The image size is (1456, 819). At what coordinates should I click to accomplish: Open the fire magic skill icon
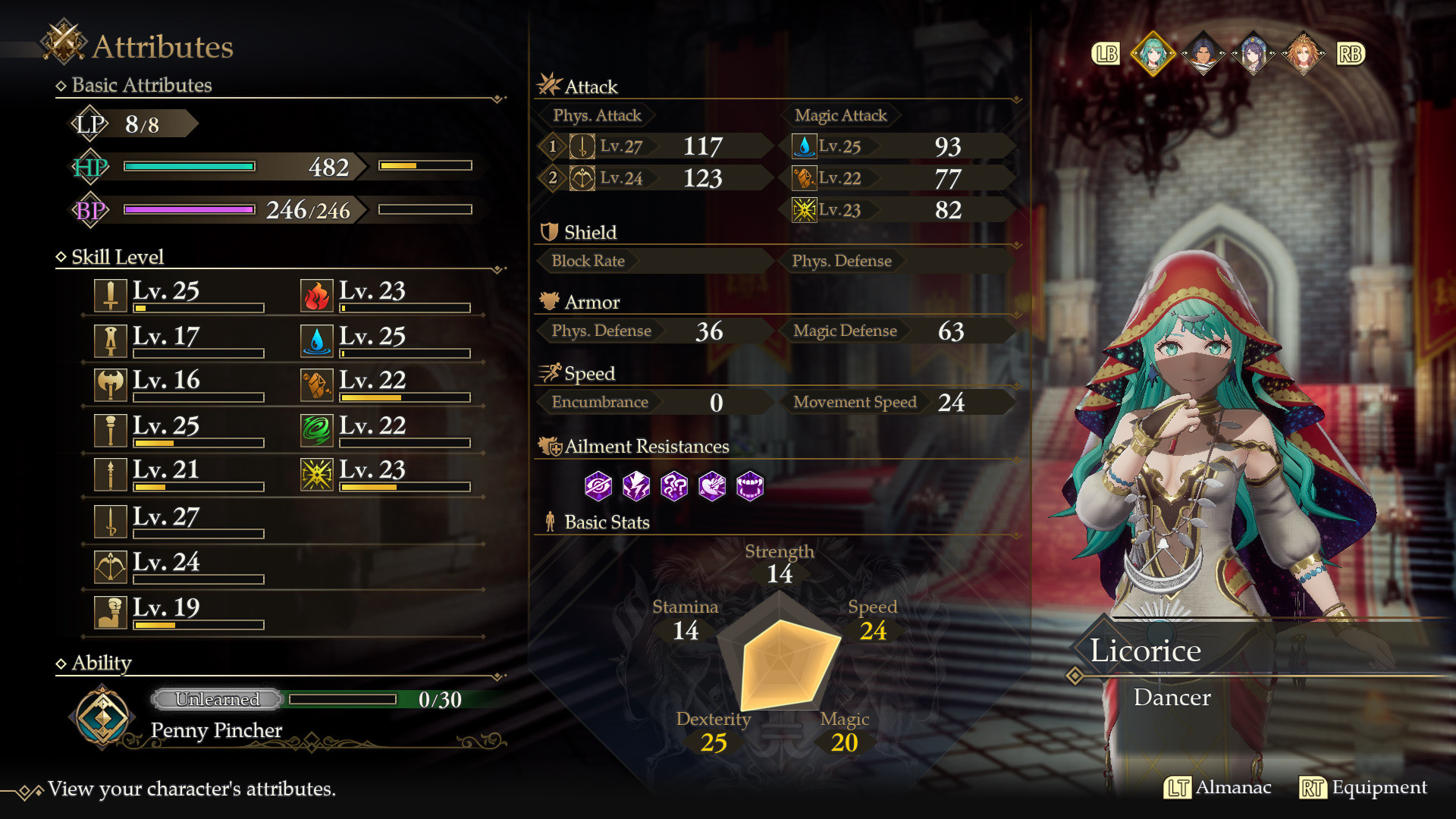[x=318, y=295]
